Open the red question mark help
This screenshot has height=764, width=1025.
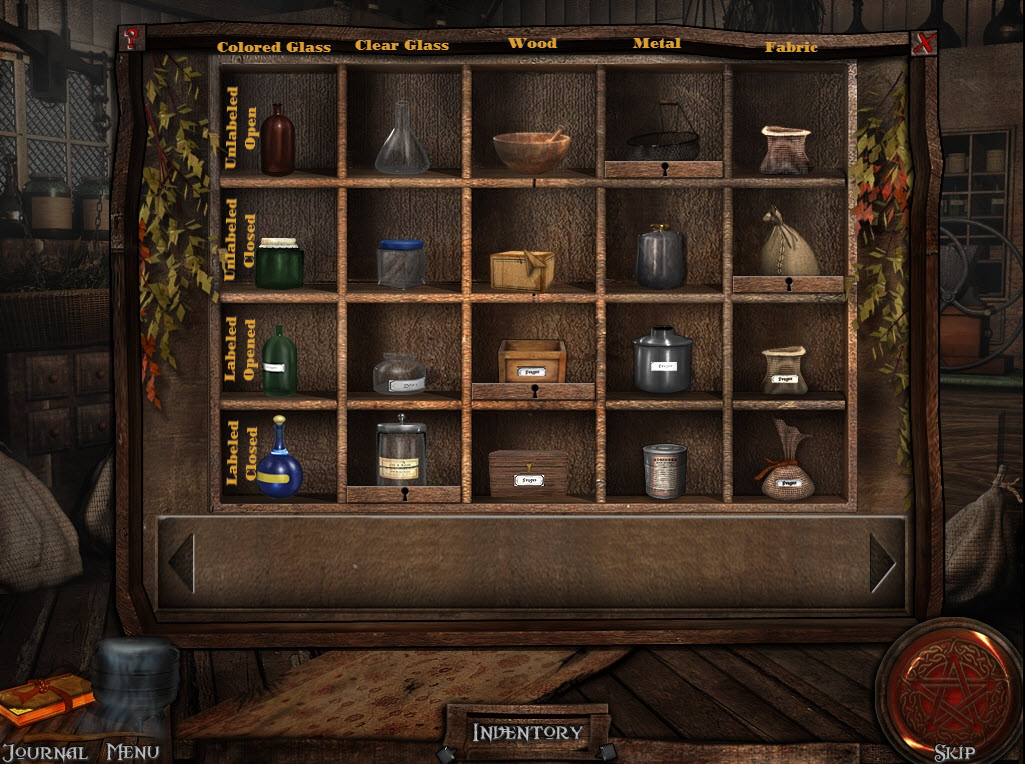(130, 38)
